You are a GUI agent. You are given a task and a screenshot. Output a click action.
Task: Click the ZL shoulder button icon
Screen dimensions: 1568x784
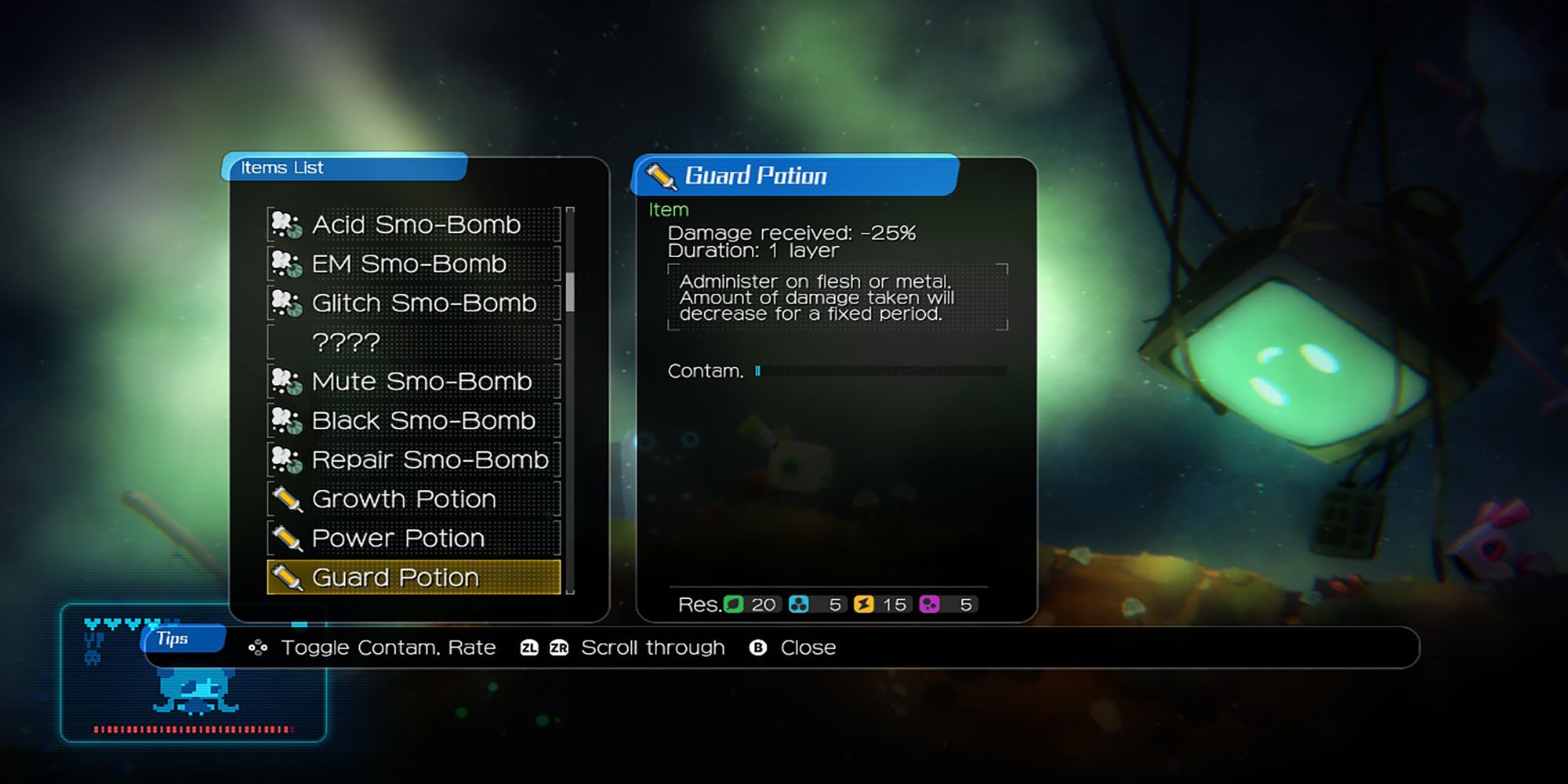point(531,648)
